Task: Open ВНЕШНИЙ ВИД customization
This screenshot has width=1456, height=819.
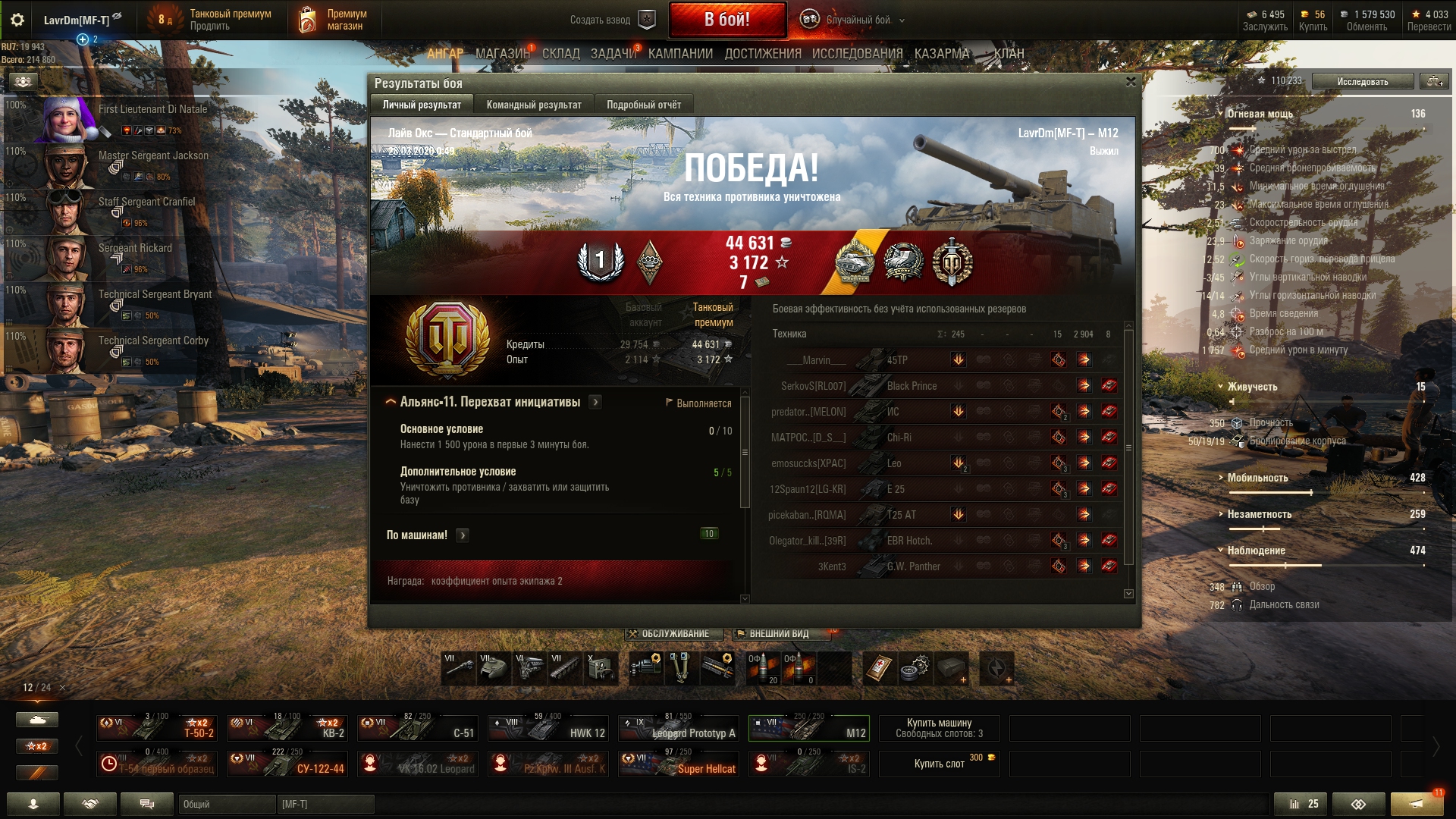Action: pos(777,634)
